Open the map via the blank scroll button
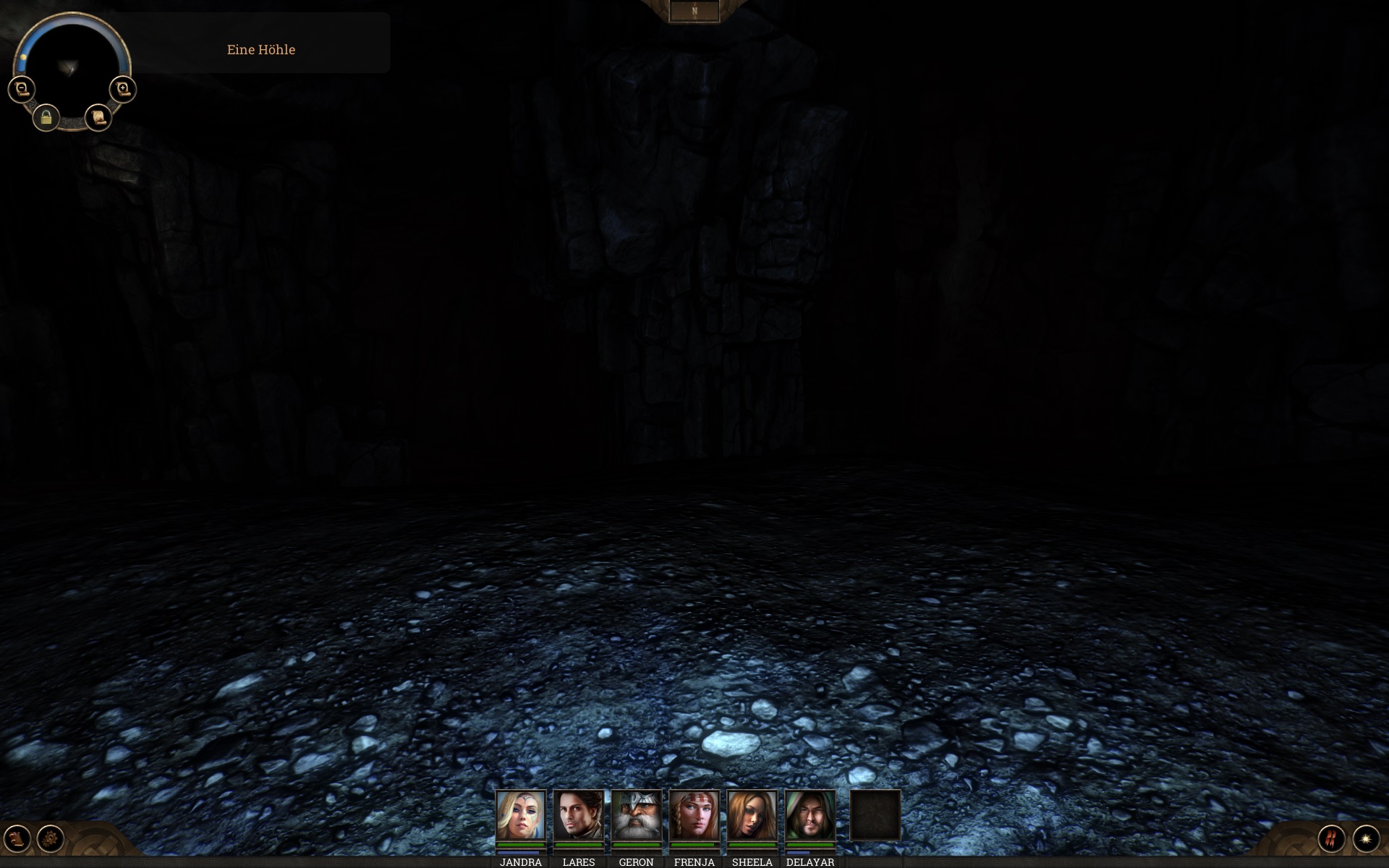 pos(98,117)
